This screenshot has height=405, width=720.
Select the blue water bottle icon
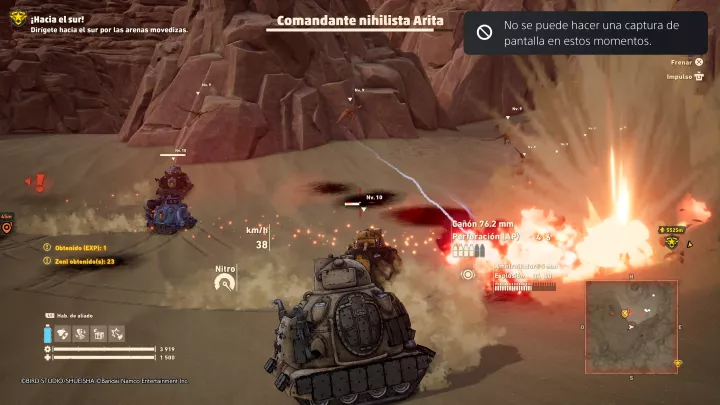click(47, 334)
